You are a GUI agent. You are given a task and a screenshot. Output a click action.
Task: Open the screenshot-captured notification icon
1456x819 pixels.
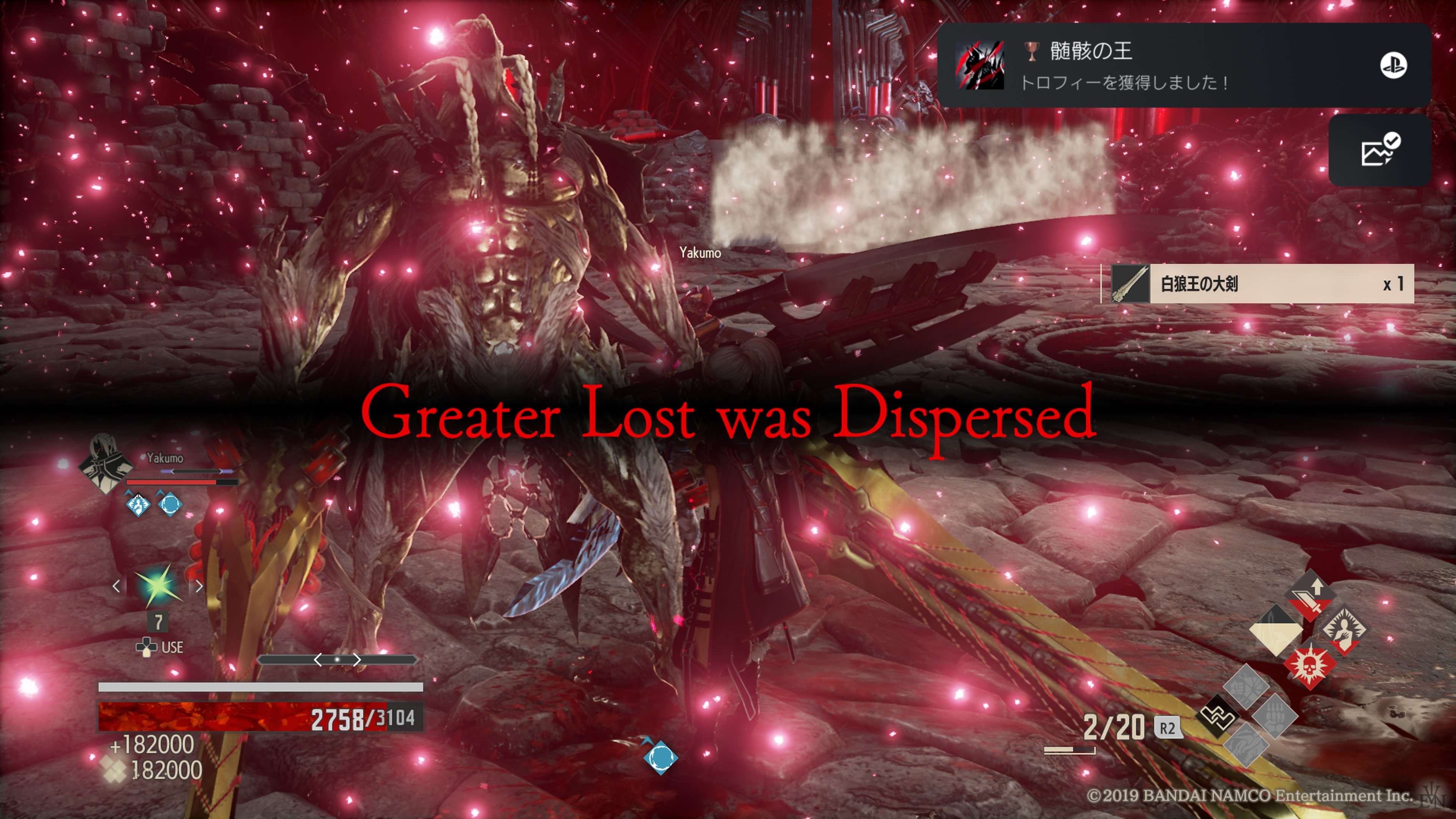[1379, 151]
